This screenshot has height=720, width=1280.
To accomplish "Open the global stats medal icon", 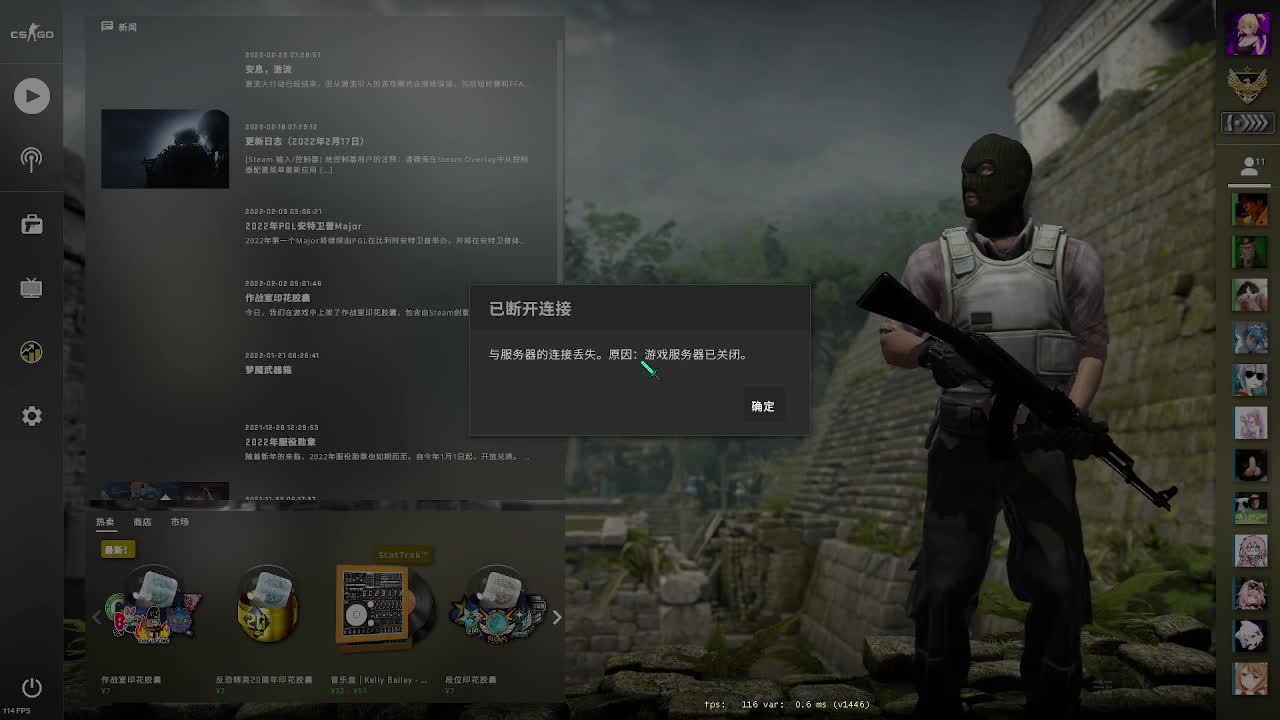I will [31, 352].
